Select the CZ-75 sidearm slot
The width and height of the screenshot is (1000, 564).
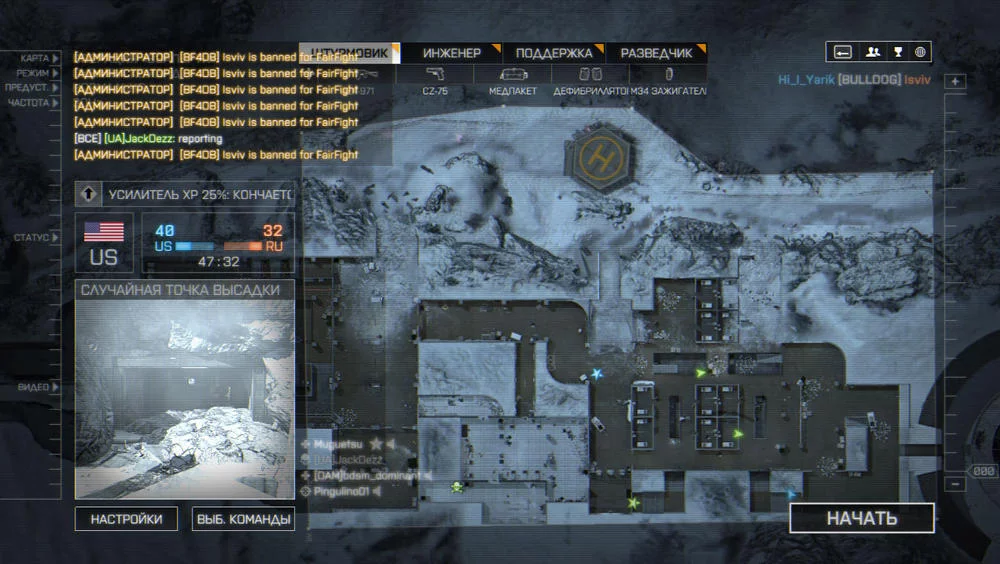tap(435, 81)
